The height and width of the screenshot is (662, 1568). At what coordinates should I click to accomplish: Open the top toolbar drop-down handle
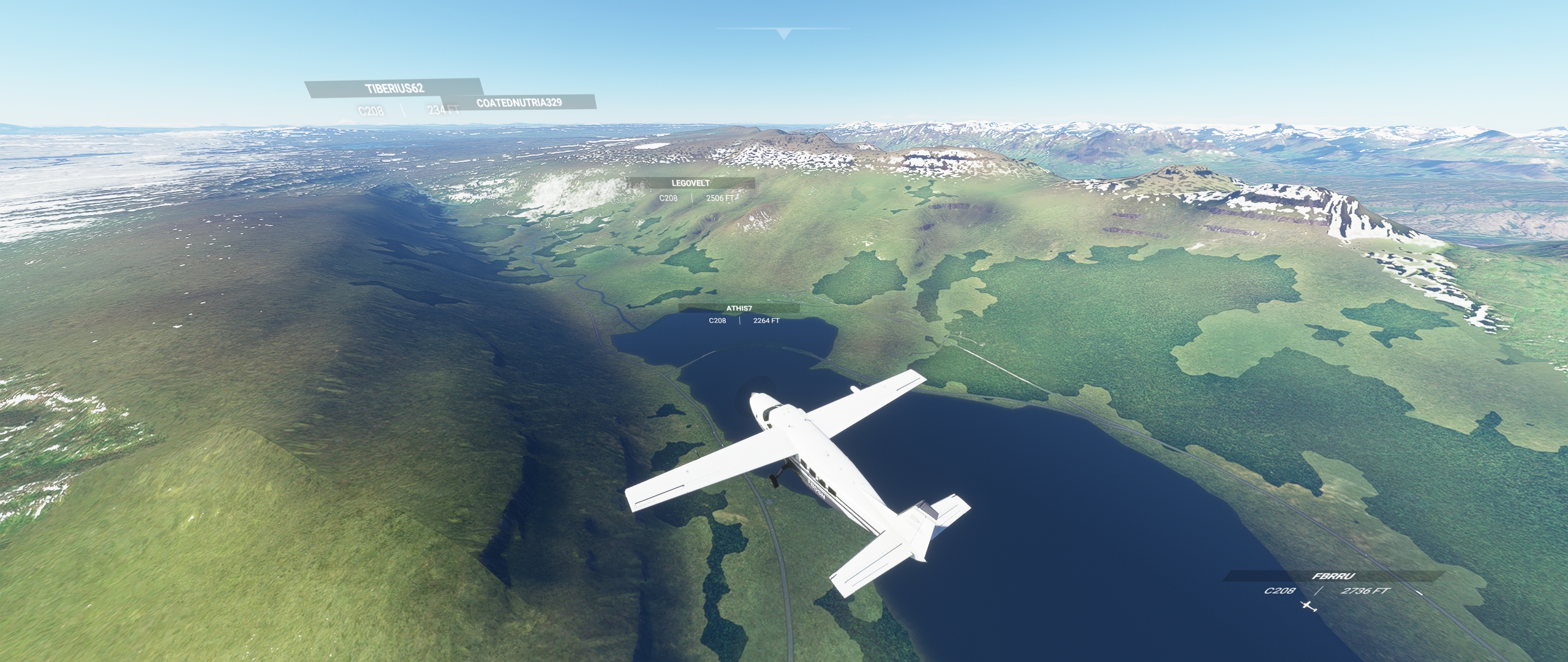click(x=783, y=34)
